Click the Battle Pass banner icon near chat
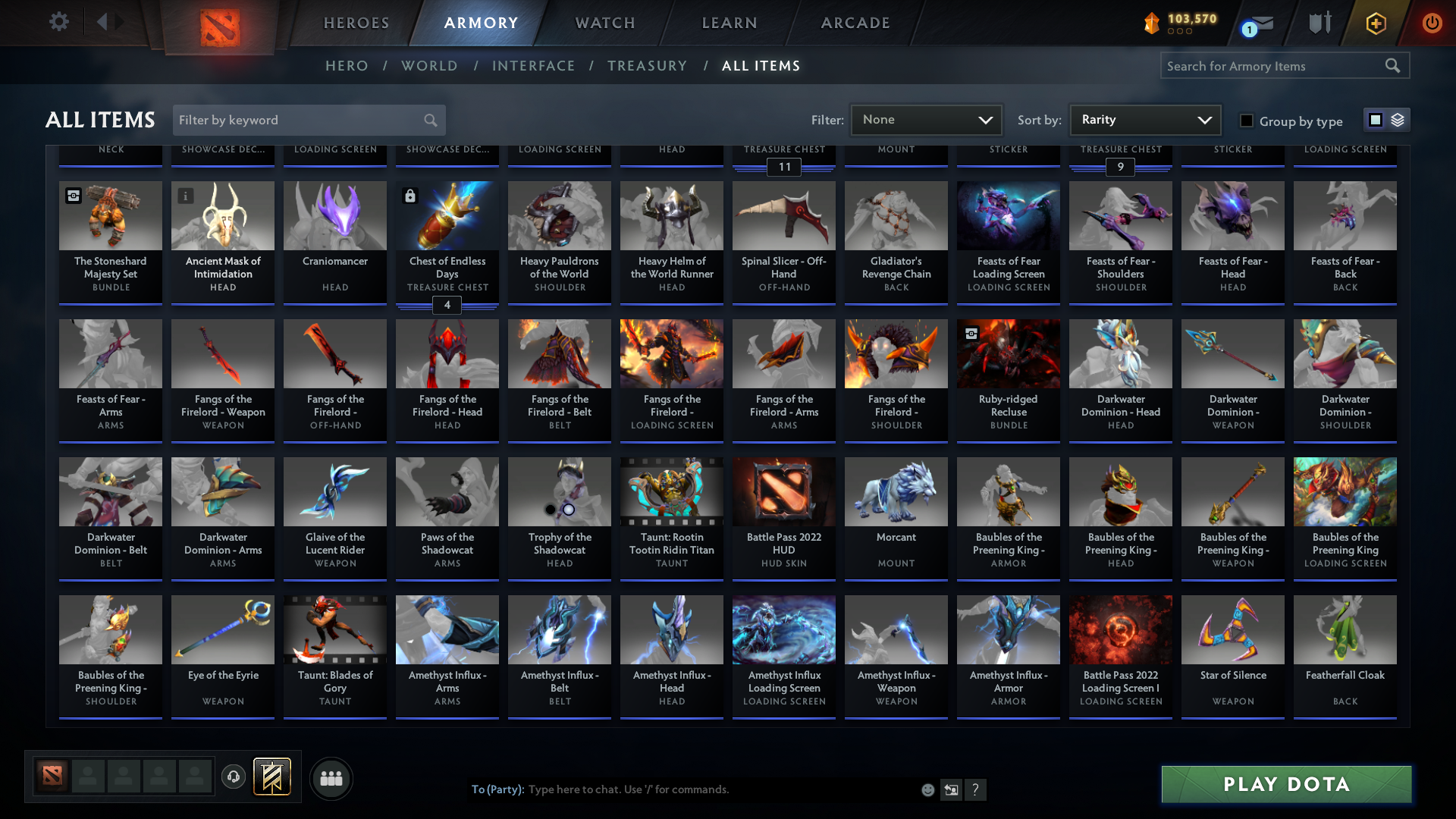 click(x=271, y=777)
